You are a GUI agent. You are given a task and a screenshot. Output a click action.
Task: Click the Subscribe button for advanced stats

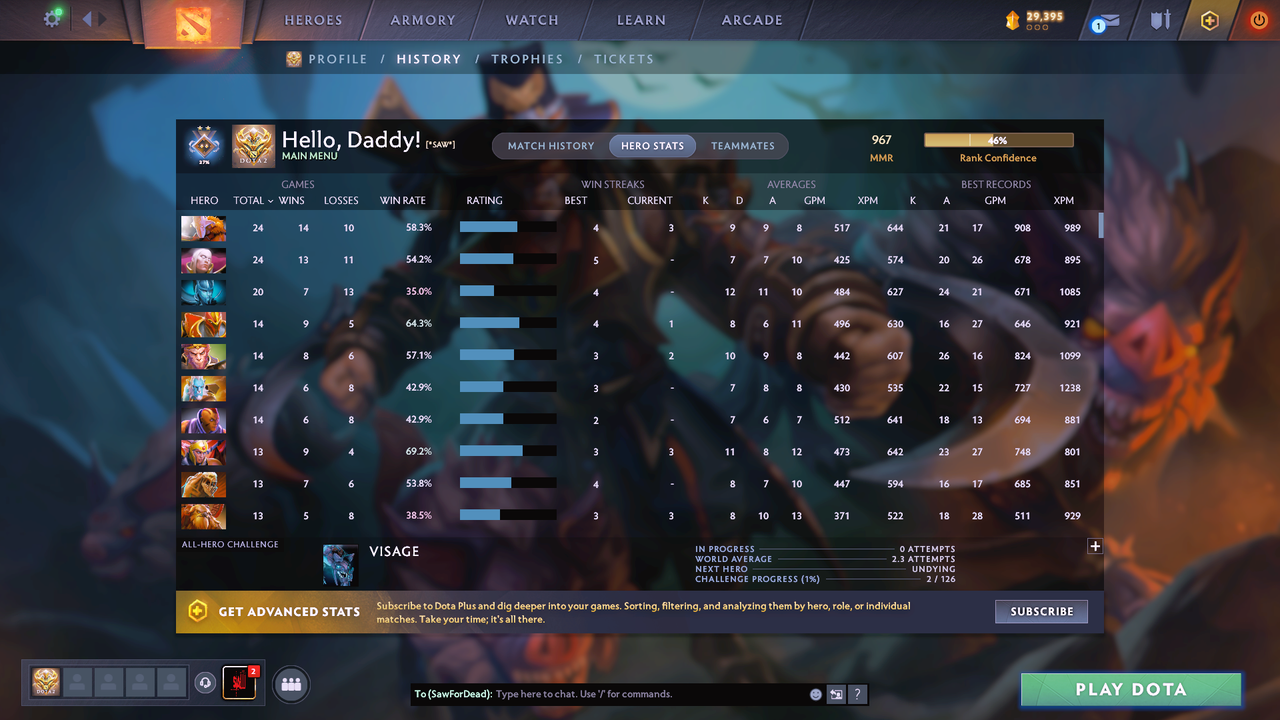tap(1041, 611)
